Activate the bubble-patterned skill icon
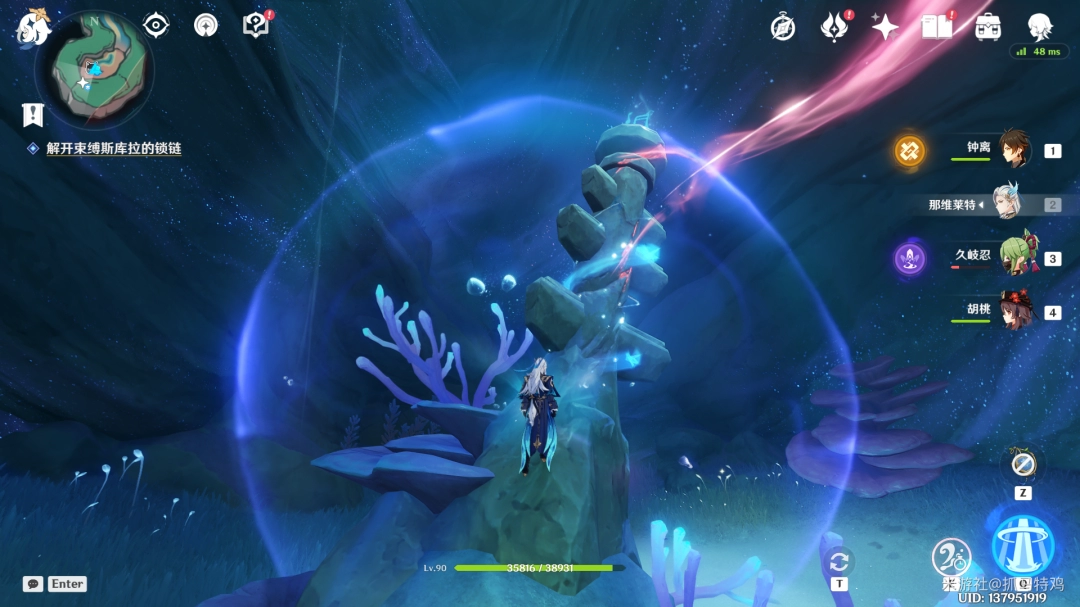Viewport: 1080px width, 607px height. (951, 557)
